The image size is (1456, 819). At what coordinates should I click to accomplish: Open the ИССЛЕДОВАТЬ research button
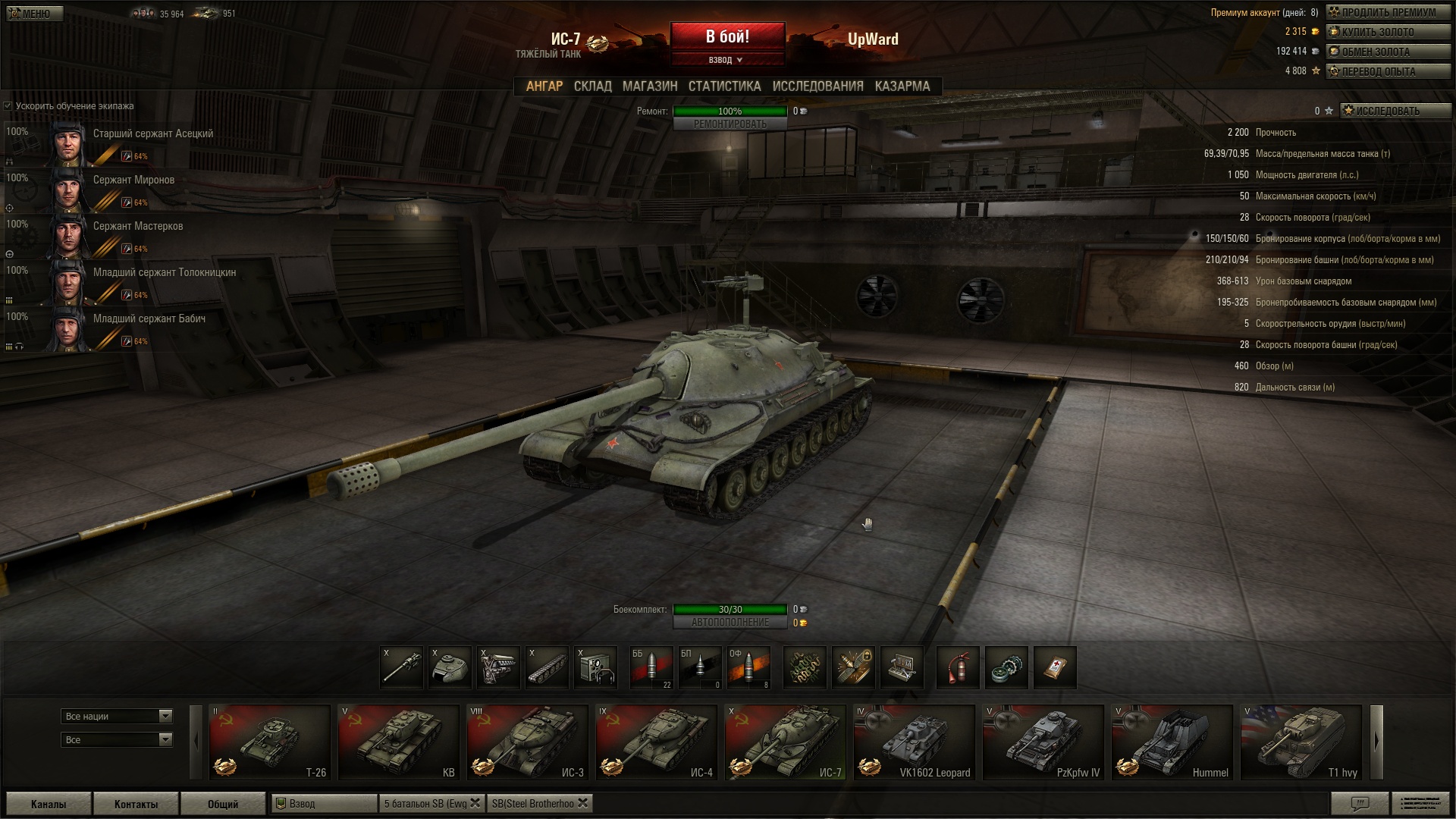pyautogui.click(x=1395, y=111)
